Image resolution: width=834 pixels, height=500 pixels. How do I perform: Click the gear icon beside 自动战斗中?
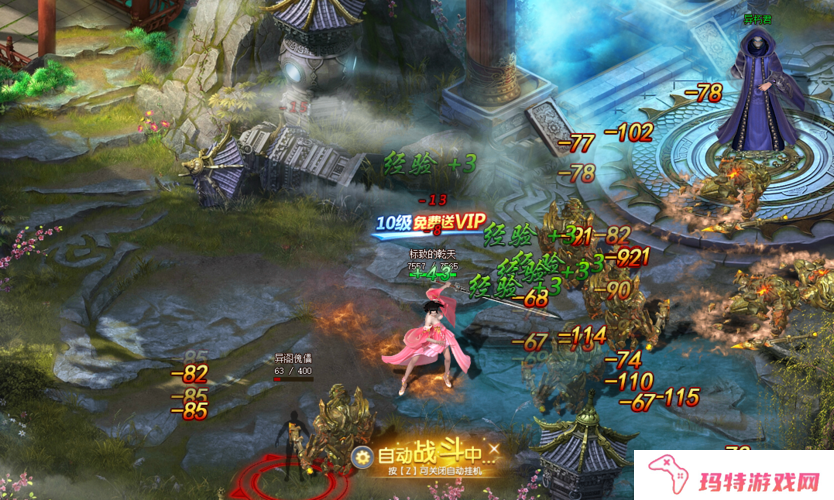point(362,456)
